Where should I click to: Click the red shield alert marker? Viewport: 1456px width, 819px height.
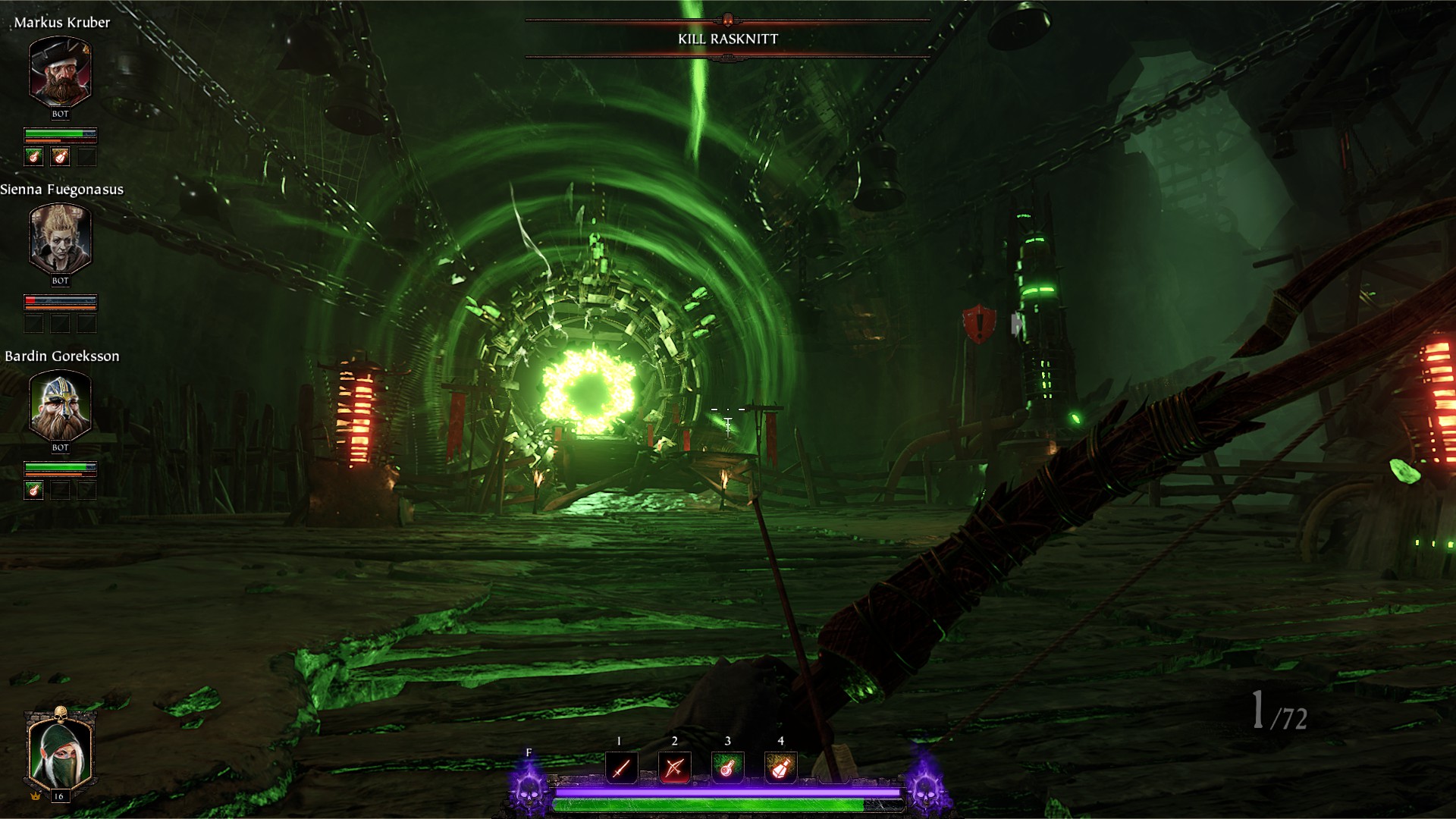pyautogui.click(x=979, y=324)
